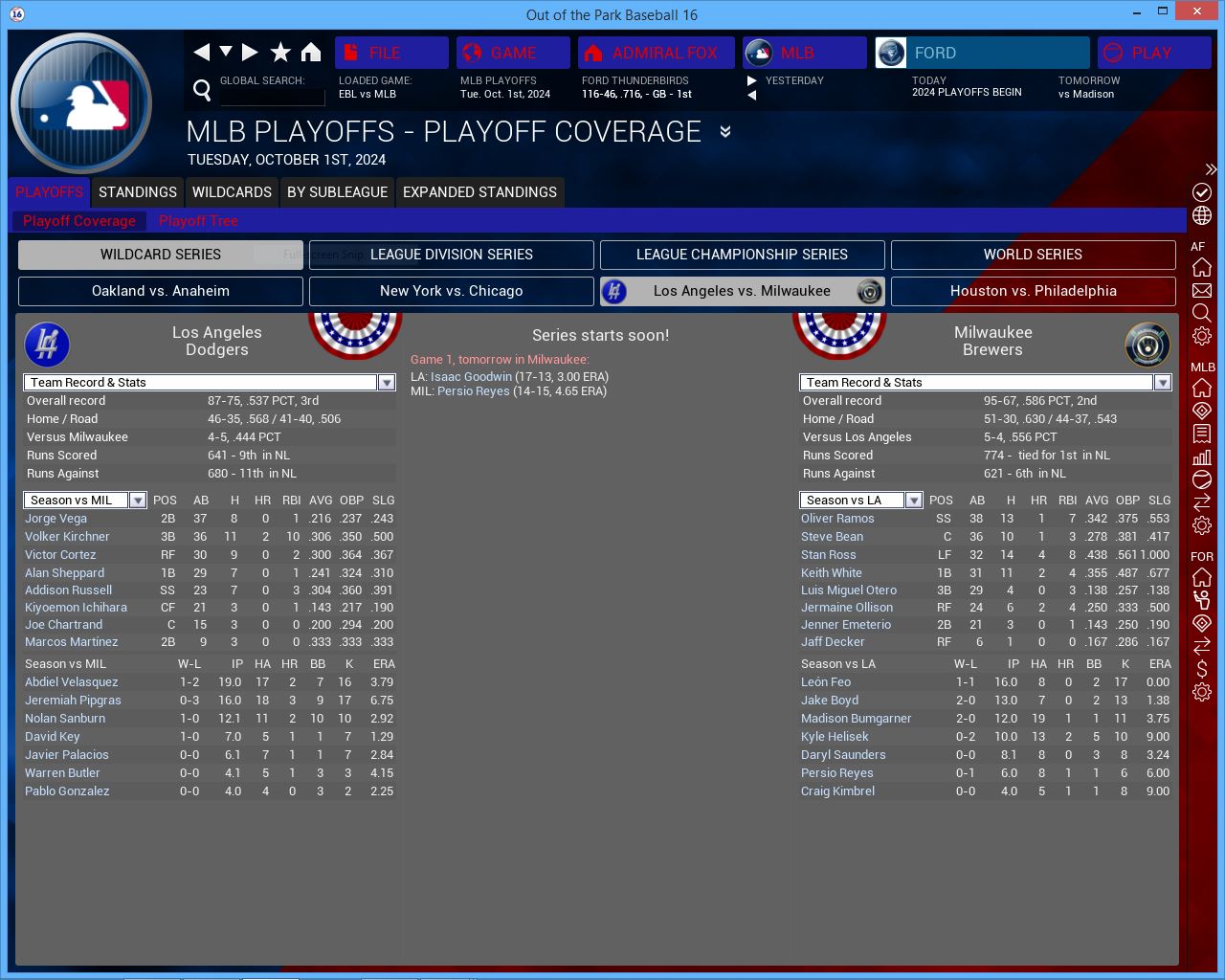Open the BY SUBLEAGUE tab
1225x980 pixels.
click(337, 192)
